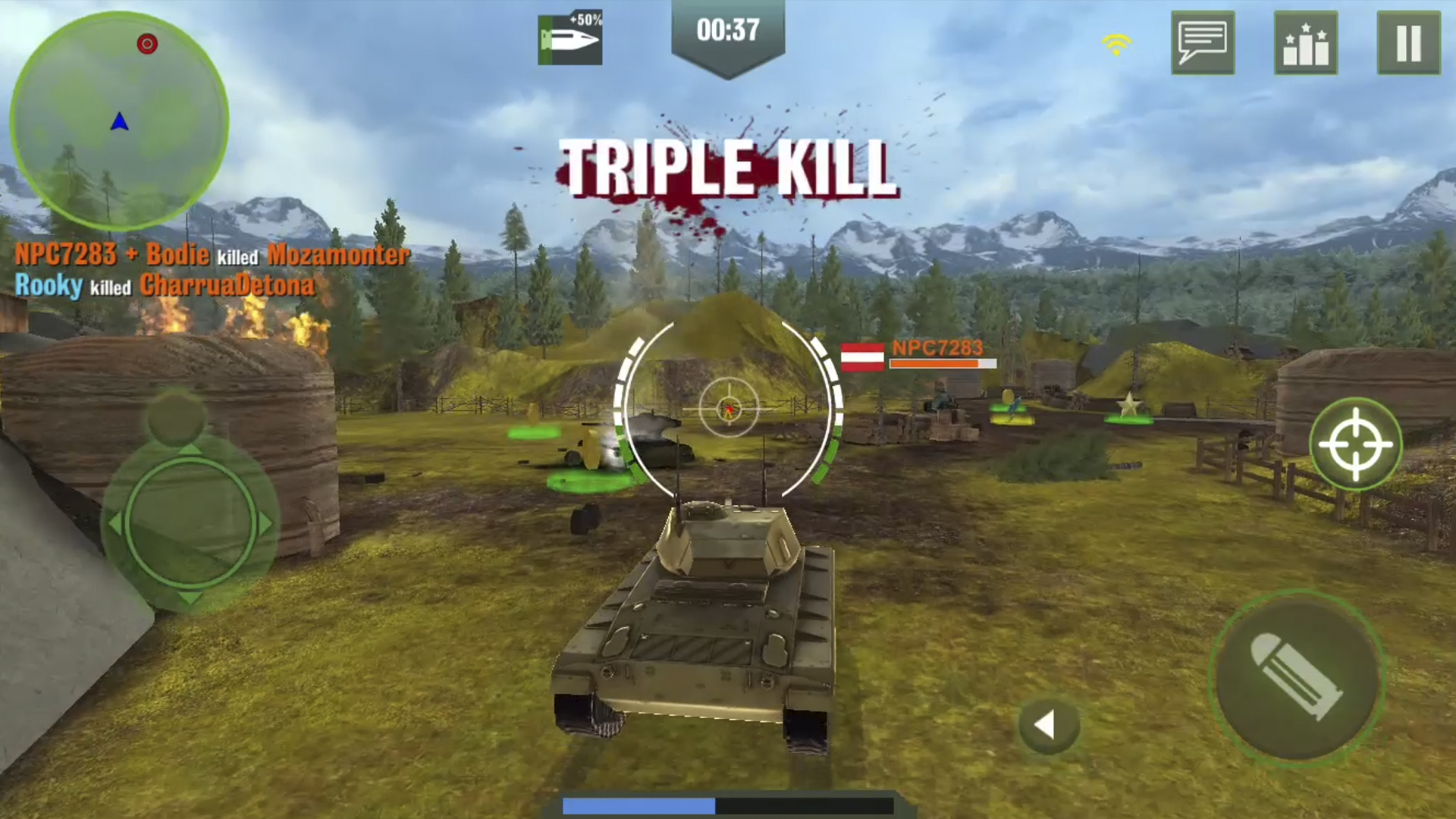Tap the crosshair in the center reticle
This screenshot has width=1456, height=819.
coord(730,409)
